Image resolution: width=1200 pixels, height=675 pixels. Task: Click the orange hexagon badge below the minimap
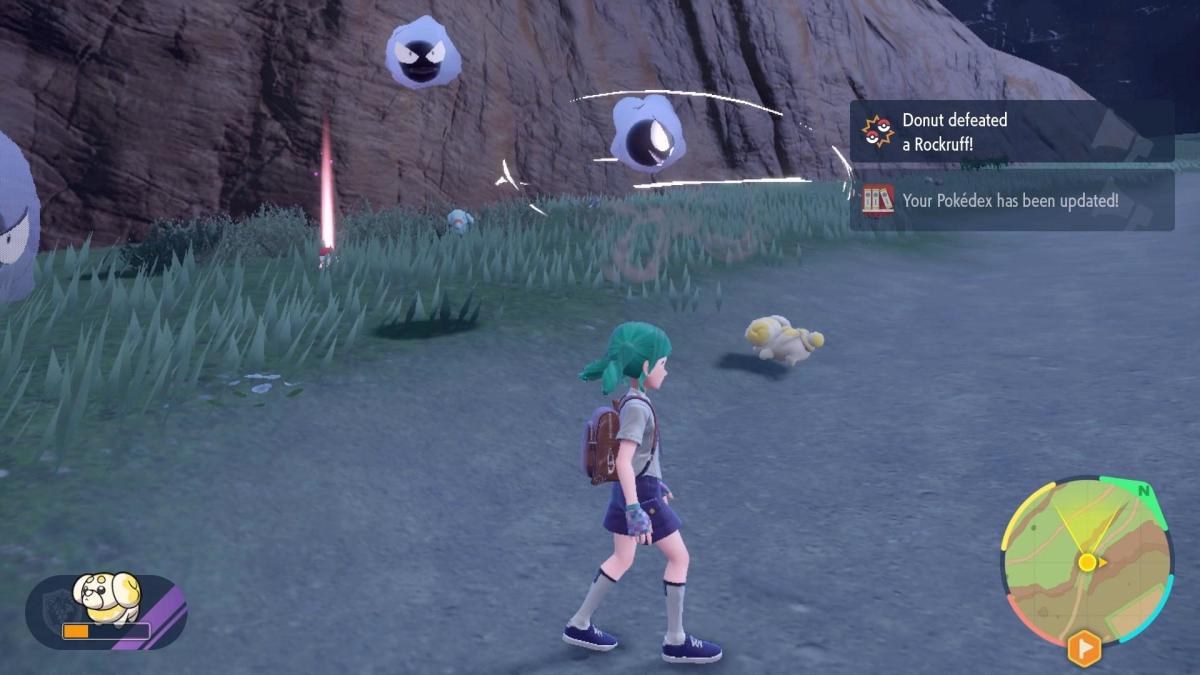pyautogui.click(x=1084, y=648)
